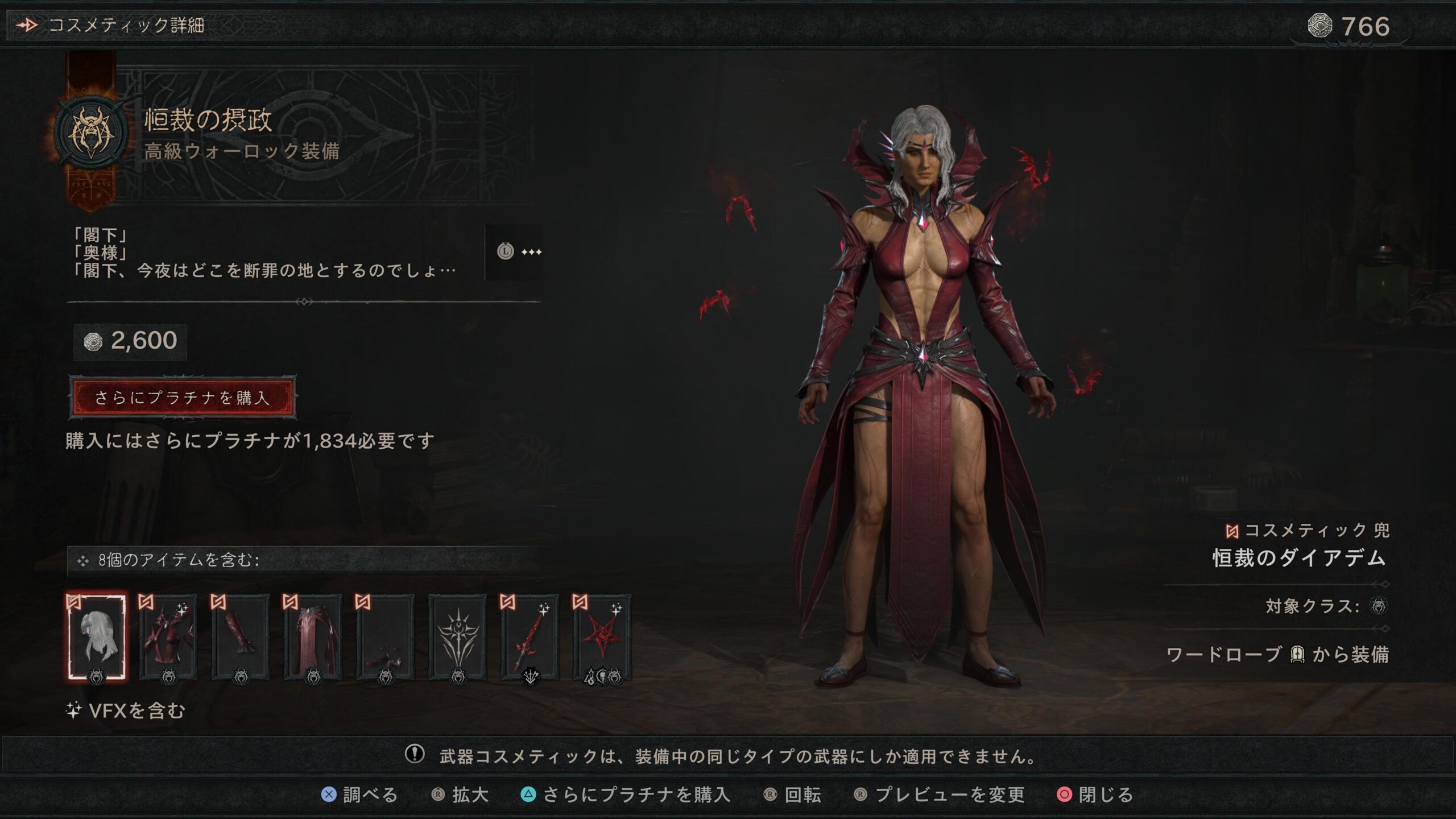The width and height of the screenshot is (1456, 819).
Task: Select the red boots item
Action: (x=385, y=637)
